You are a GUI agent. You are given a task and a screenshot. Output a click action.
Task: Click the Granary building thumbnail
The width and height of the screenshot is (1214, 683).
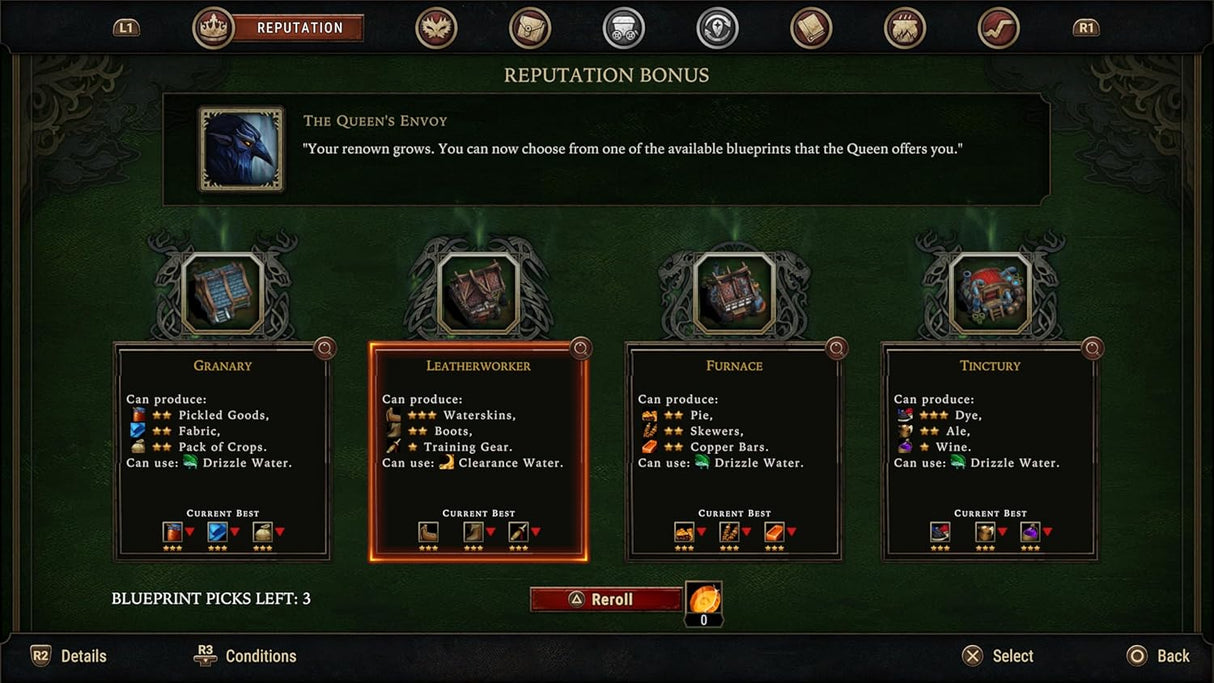222,291
